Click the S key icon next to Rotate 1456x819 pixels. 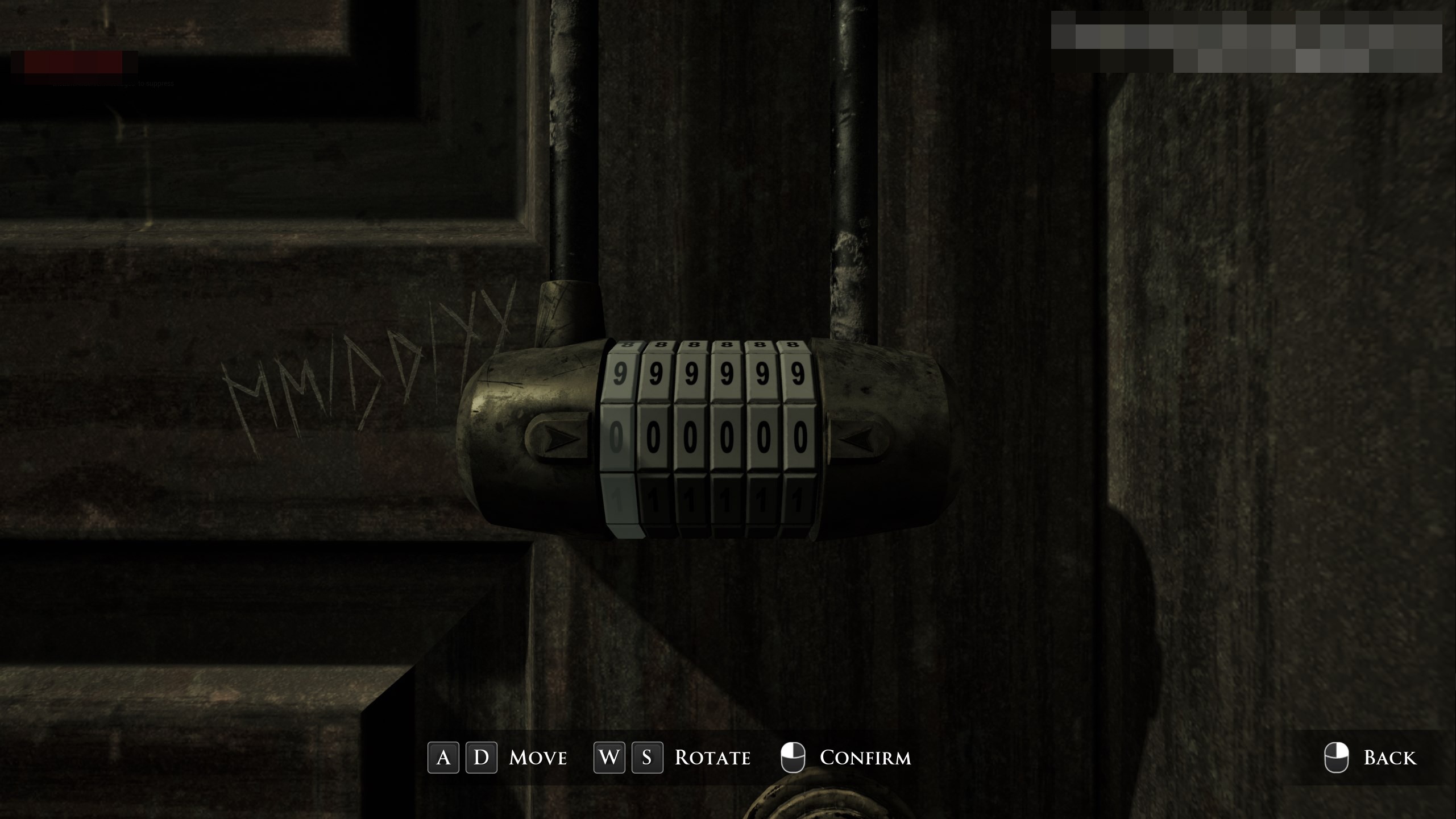click(x=647, y=758)
